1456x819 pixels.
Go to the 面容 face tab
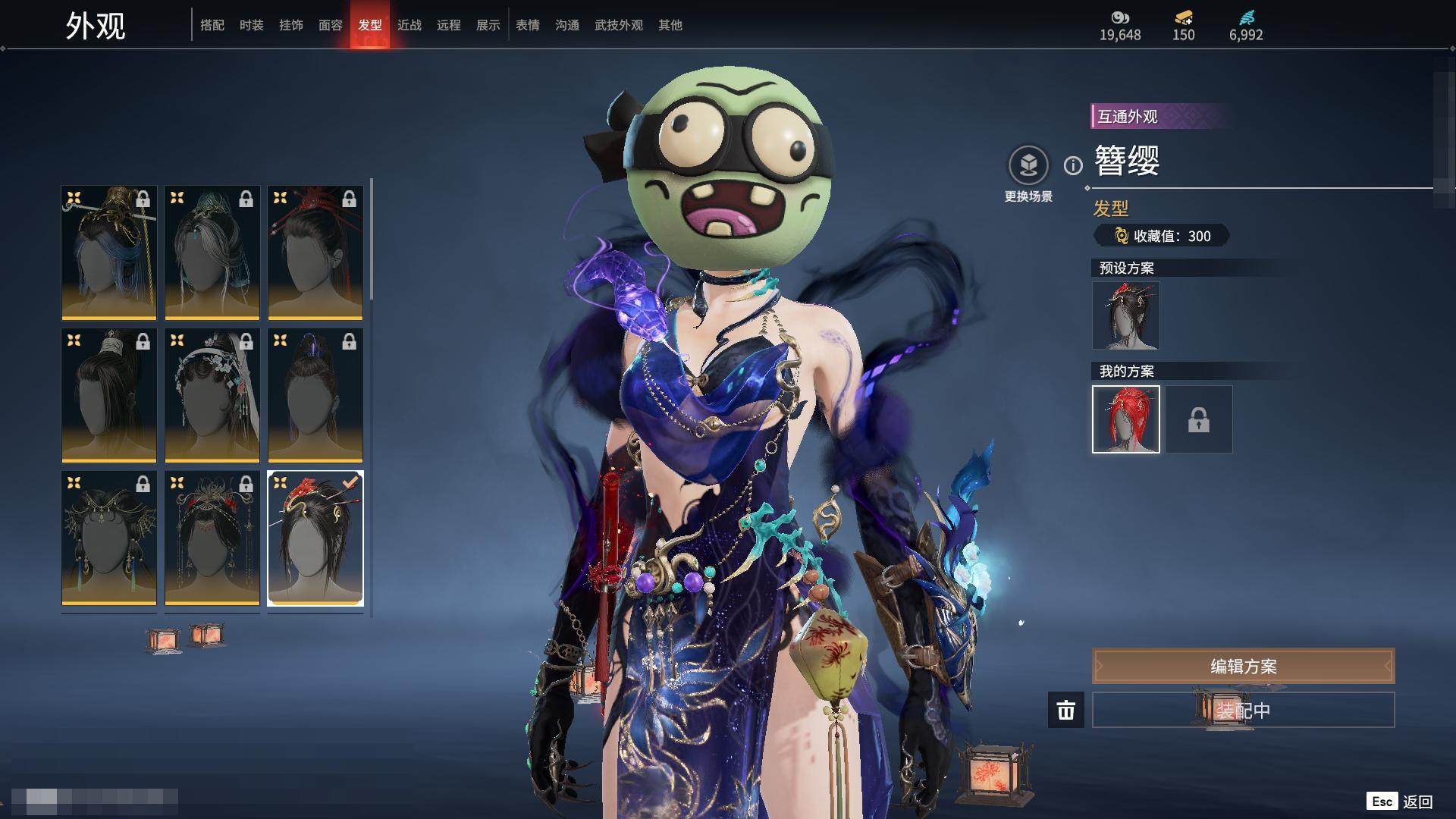click(x=331, y=25)
